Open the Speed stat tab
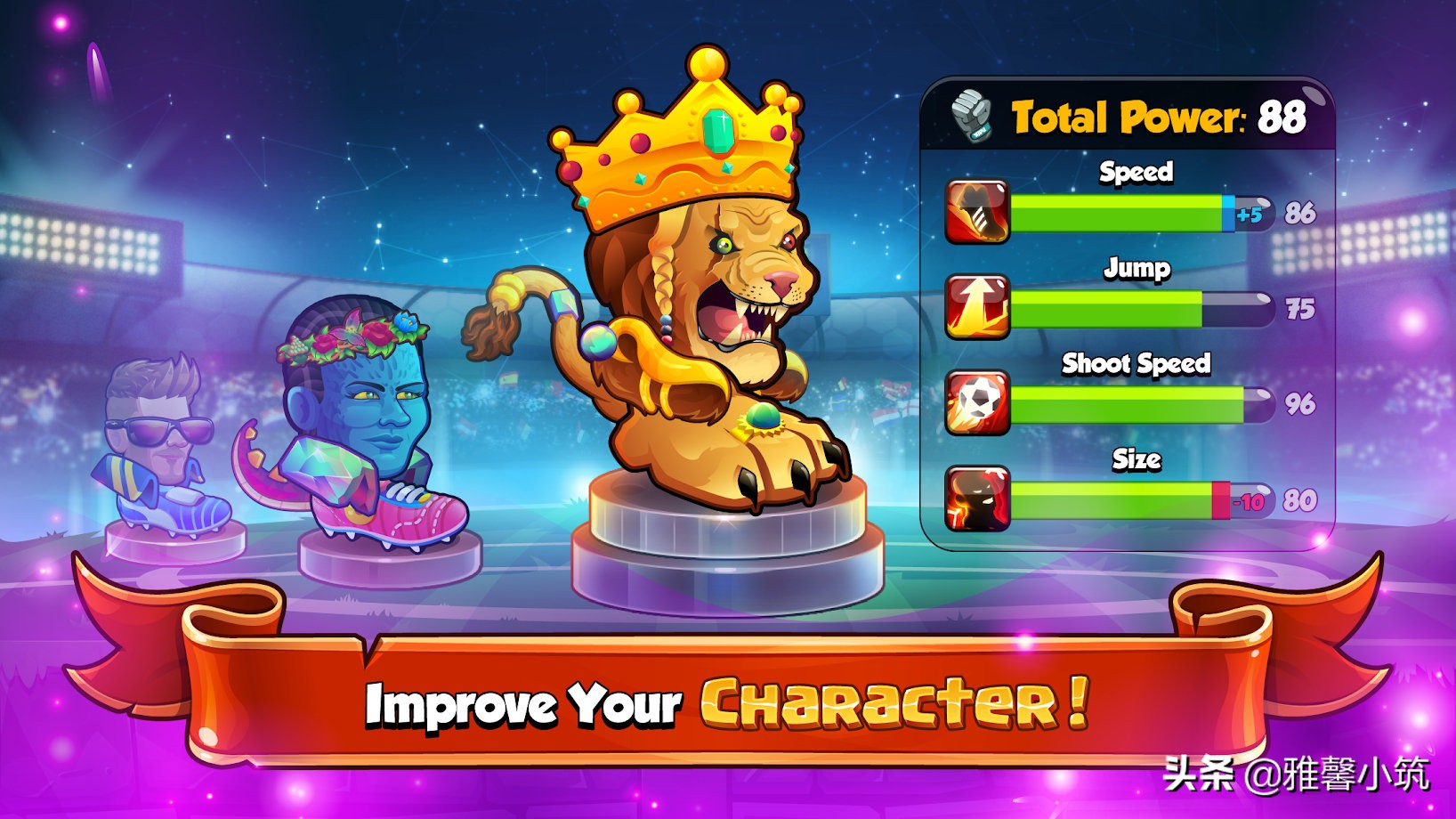 [1136, 172]
